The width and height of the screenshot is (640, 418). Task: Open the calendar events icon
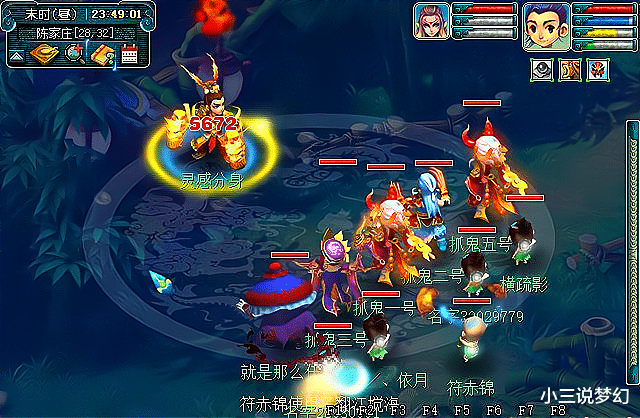(x=127, y=54)
